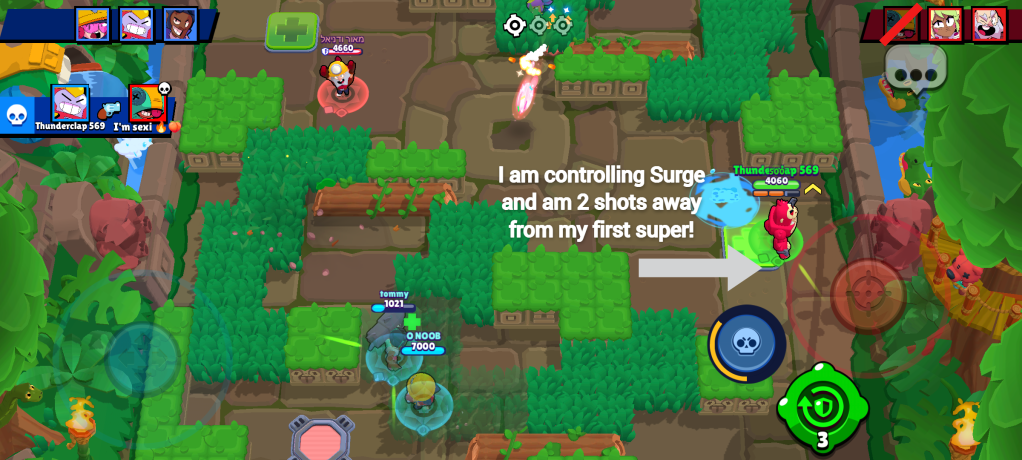Use the green shield gadget button

(x=822, y=407)
